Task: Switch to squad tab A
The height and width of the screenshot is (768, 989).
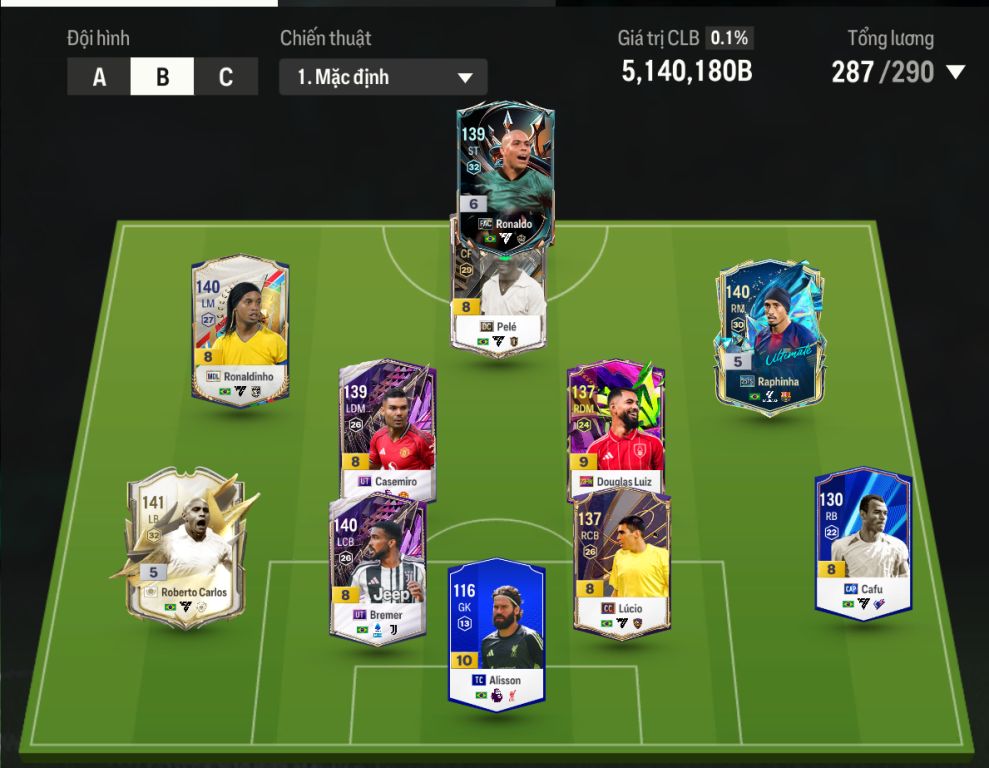Action: (99, 77)
